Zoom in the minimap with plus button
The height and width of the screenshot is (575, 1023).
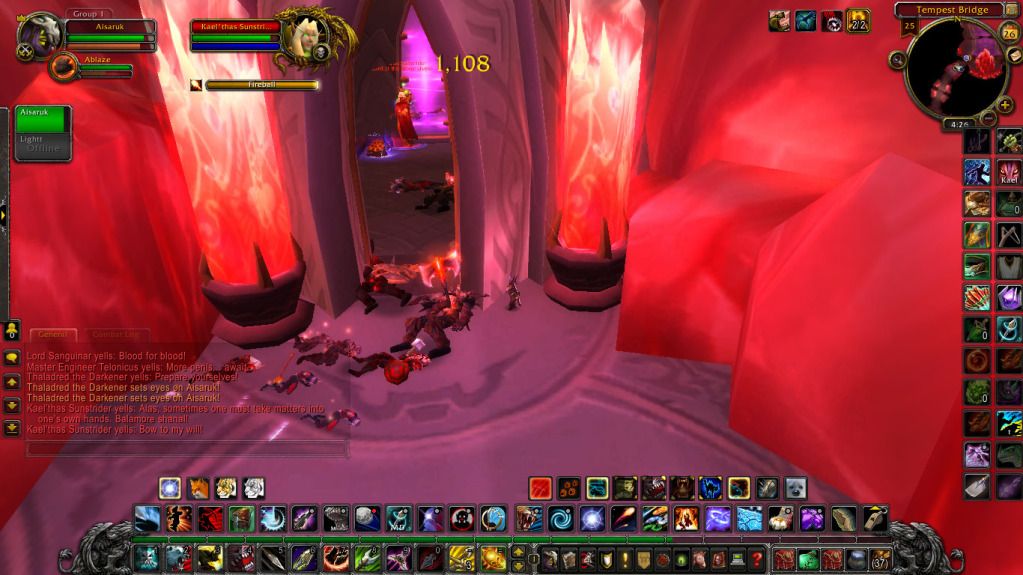(x=1005, y=104)
